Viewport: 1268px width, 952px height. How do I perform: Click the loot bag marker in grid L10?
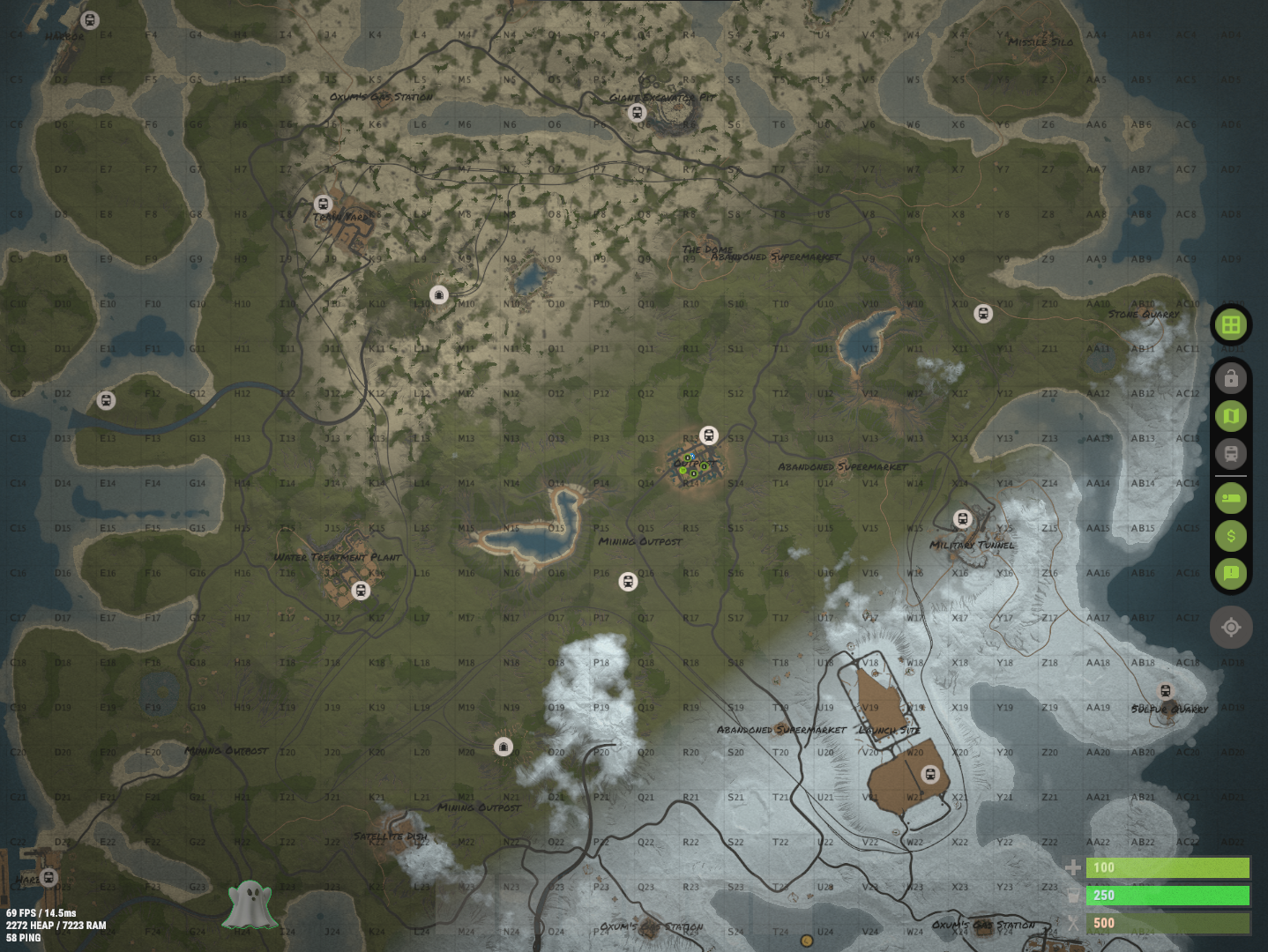tap(438, 295)
